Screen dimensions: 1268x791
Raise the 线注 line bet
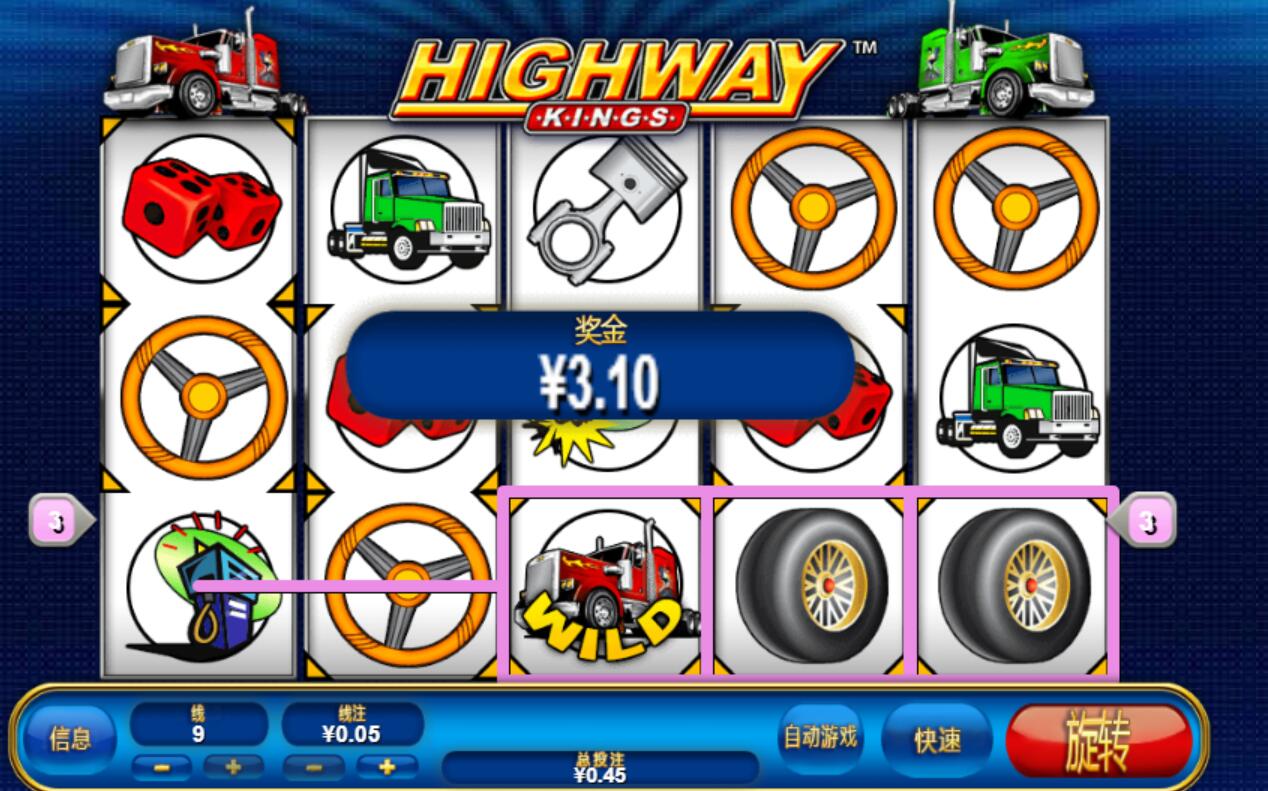[x=387, y=768]
